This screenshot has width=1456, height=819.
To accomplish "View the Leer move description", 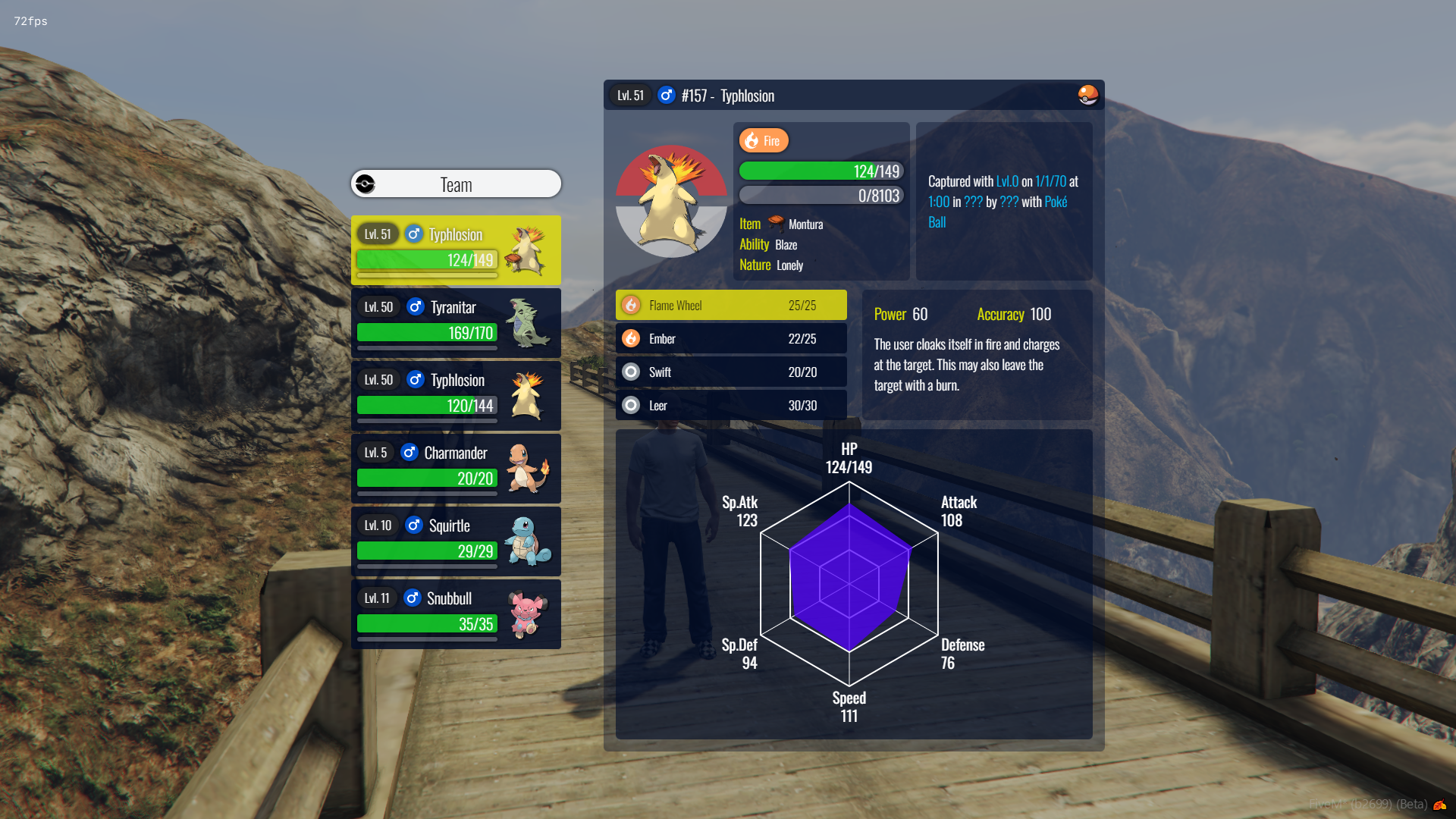I will click(731, 406).
